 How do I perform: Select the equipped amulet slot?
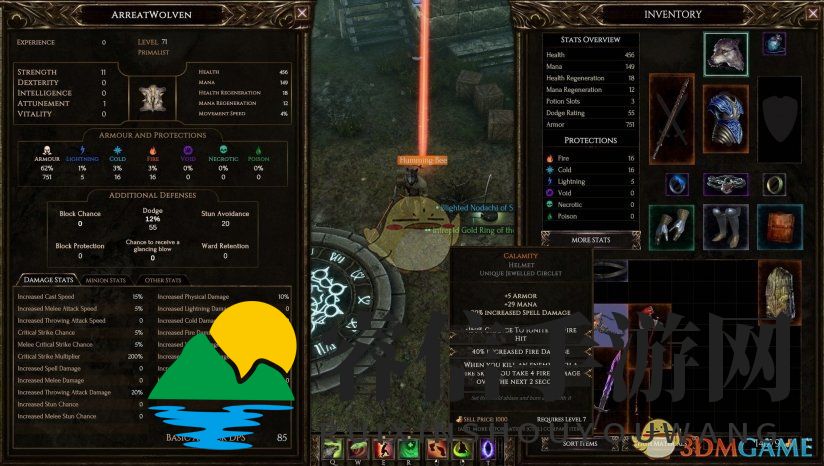(x=775, y=44)
